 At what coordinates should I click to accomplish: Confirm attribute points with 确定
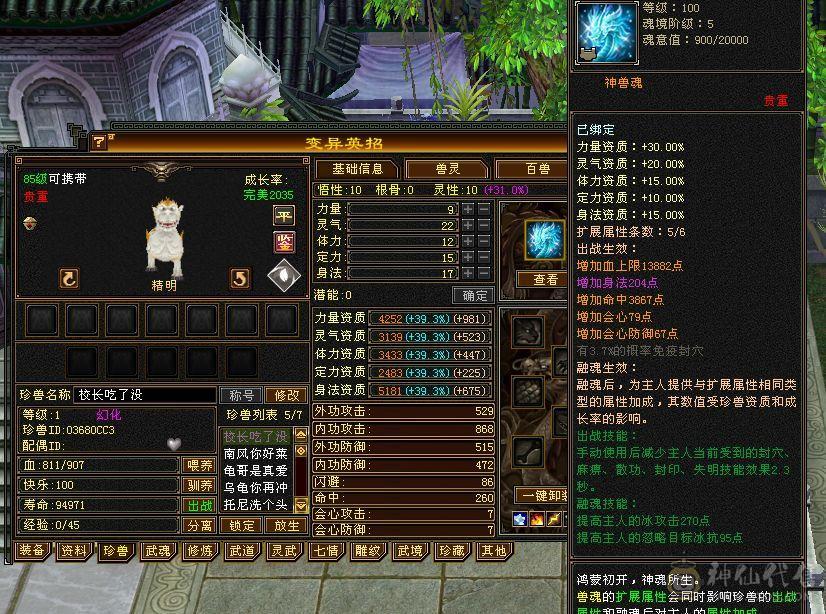pos(472,295)
